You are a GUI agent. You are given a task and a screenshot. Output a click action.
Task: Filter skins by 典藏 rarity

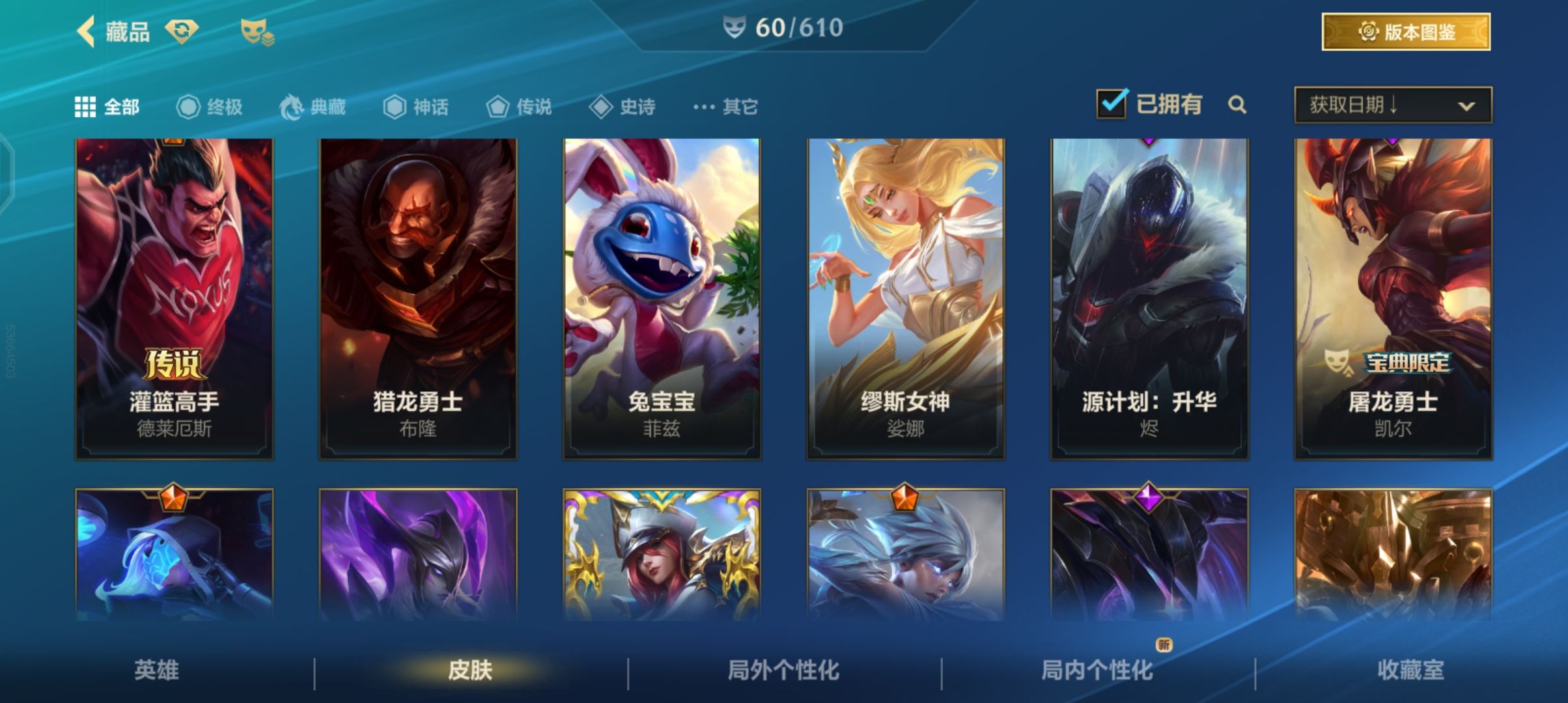click(313, 107)
